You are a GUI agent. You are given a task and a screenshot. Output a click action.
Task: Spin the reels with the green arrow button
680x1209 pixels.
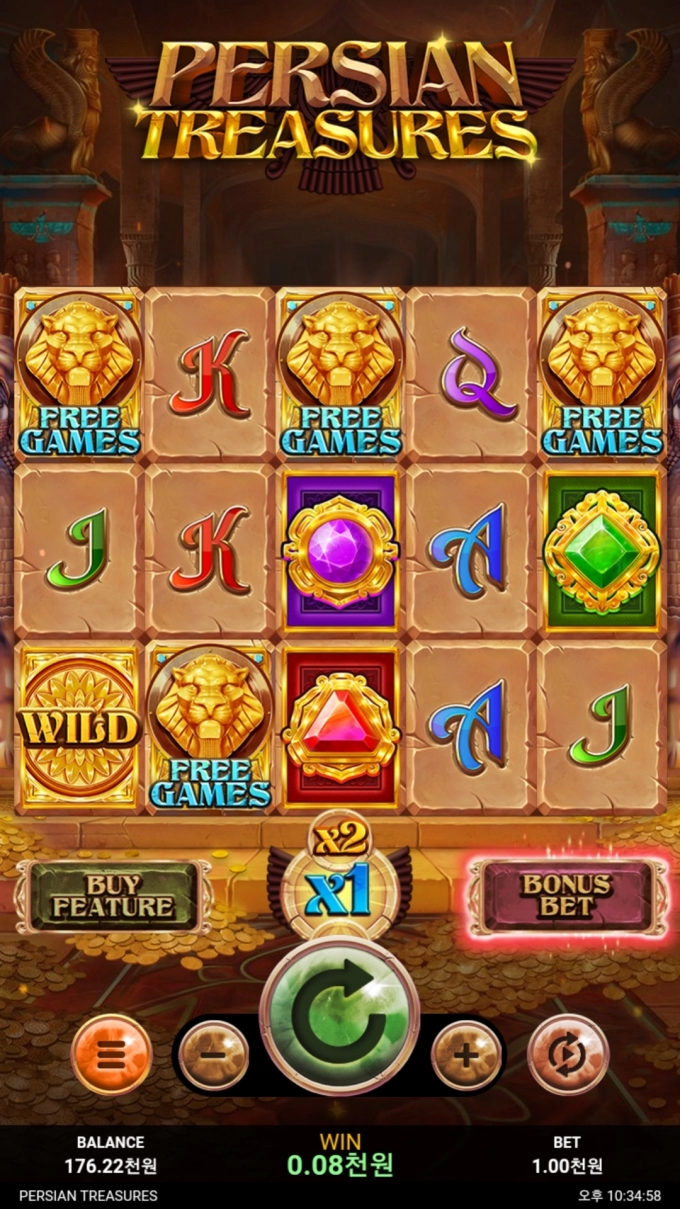[339, 1016]
